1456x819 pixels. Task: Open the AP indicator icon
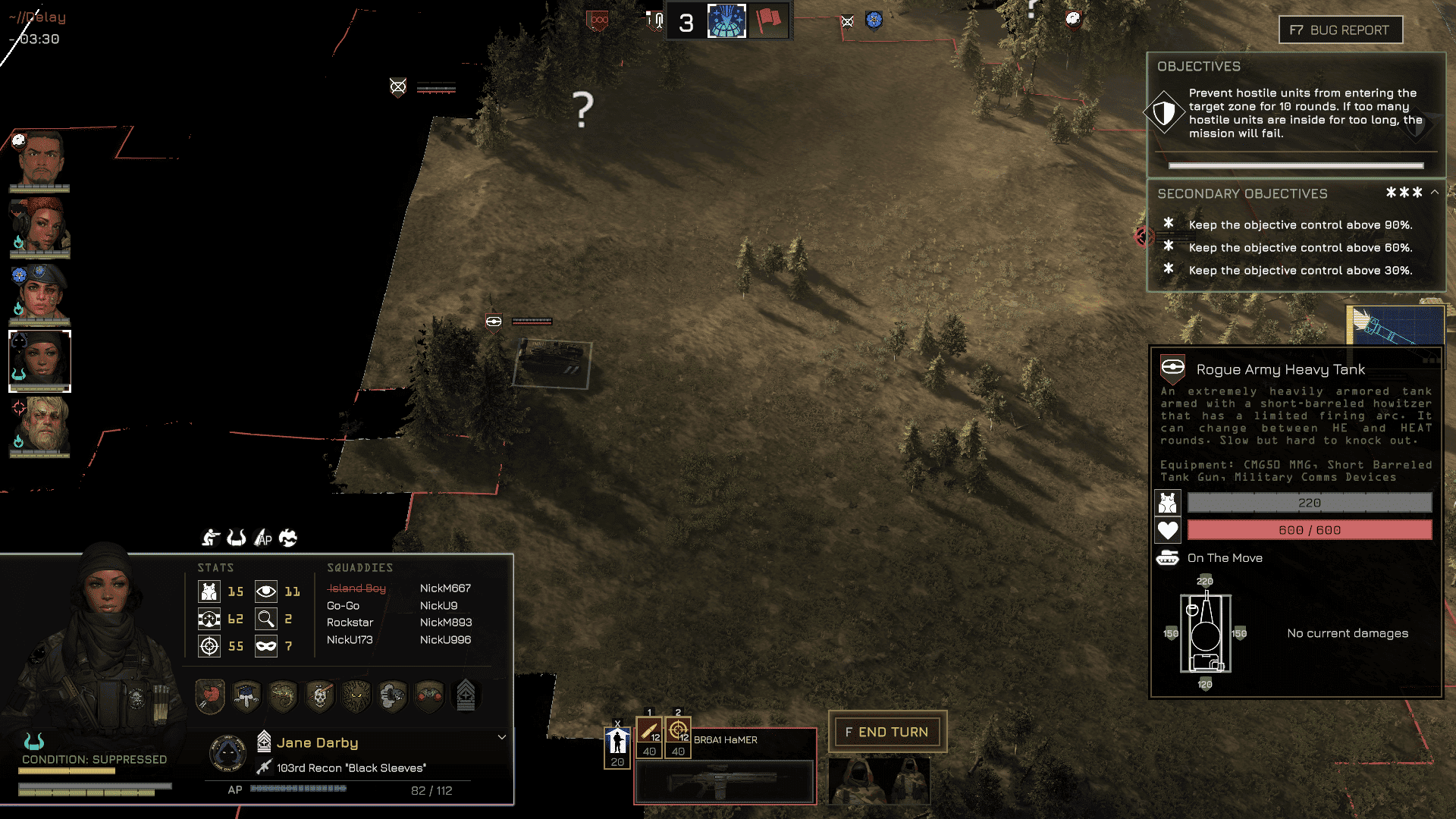click(x=263, y=538)
